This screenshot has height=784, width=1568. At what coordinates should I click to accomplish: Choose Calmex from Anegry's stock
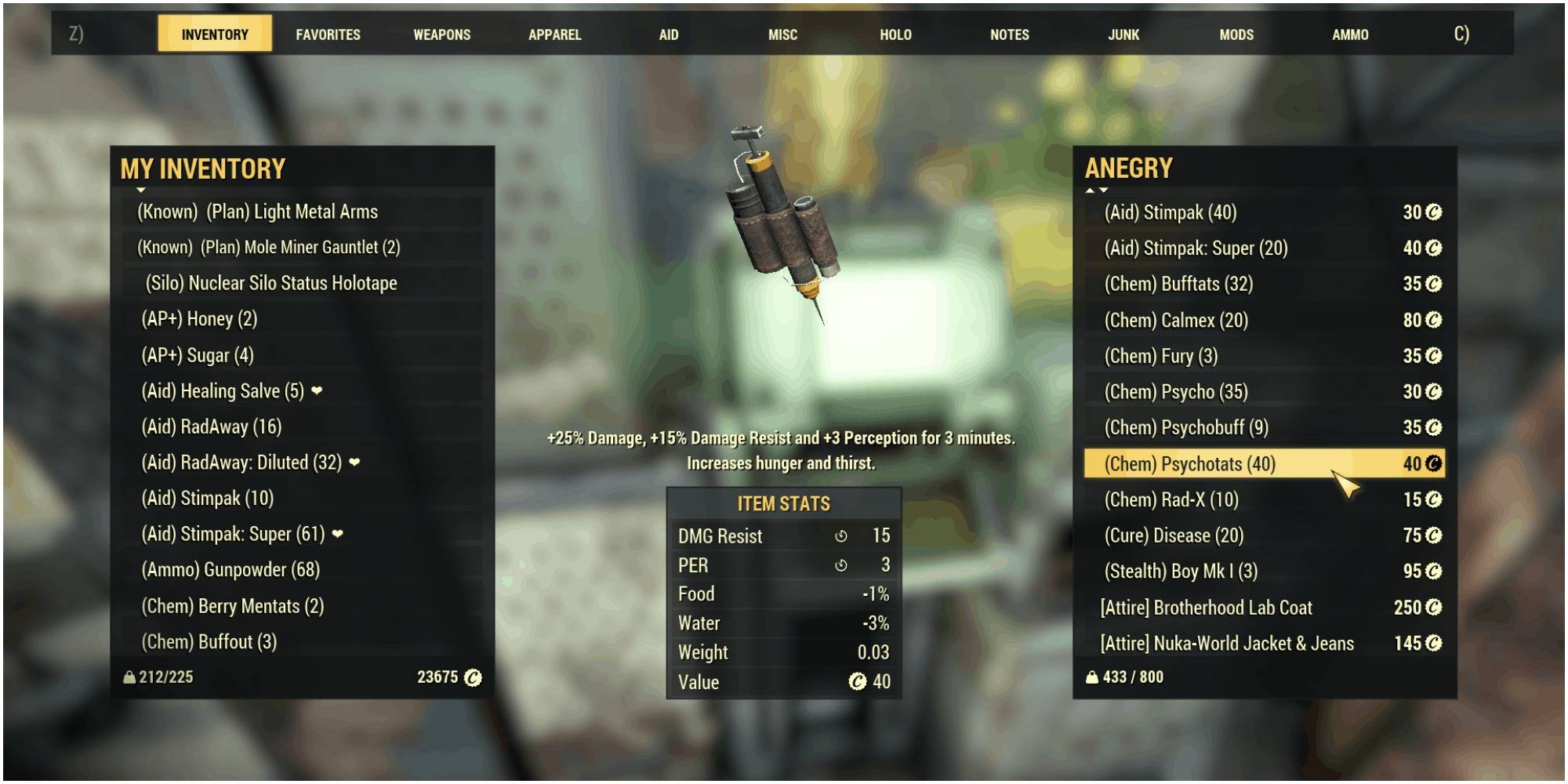[x=1175, y=321]
